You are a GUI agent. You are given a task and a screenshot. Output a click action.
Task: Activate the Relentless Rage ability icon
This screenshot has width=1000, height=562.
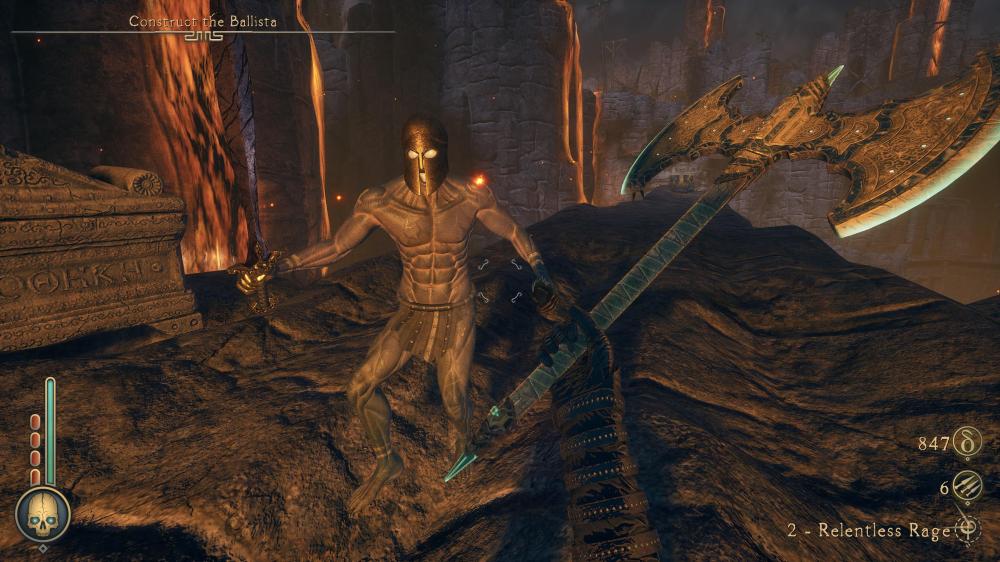[x=967, y=530]
